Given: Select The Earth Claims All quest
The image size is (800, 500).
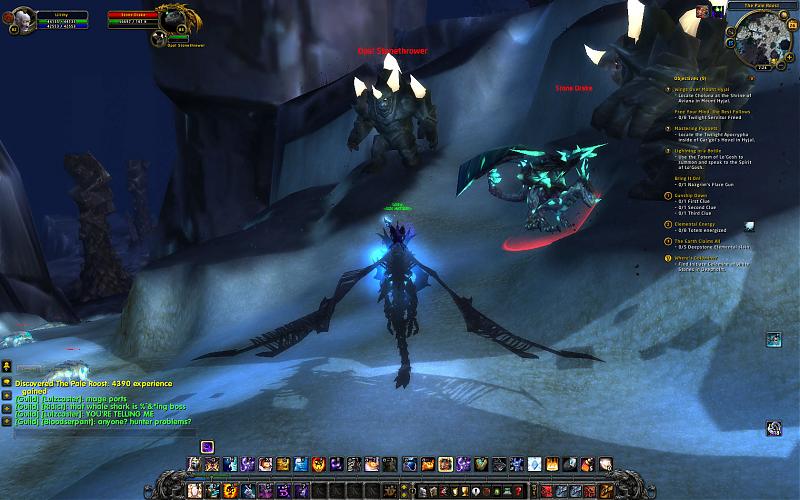Looking at the screenshot, I should point(697,240).
